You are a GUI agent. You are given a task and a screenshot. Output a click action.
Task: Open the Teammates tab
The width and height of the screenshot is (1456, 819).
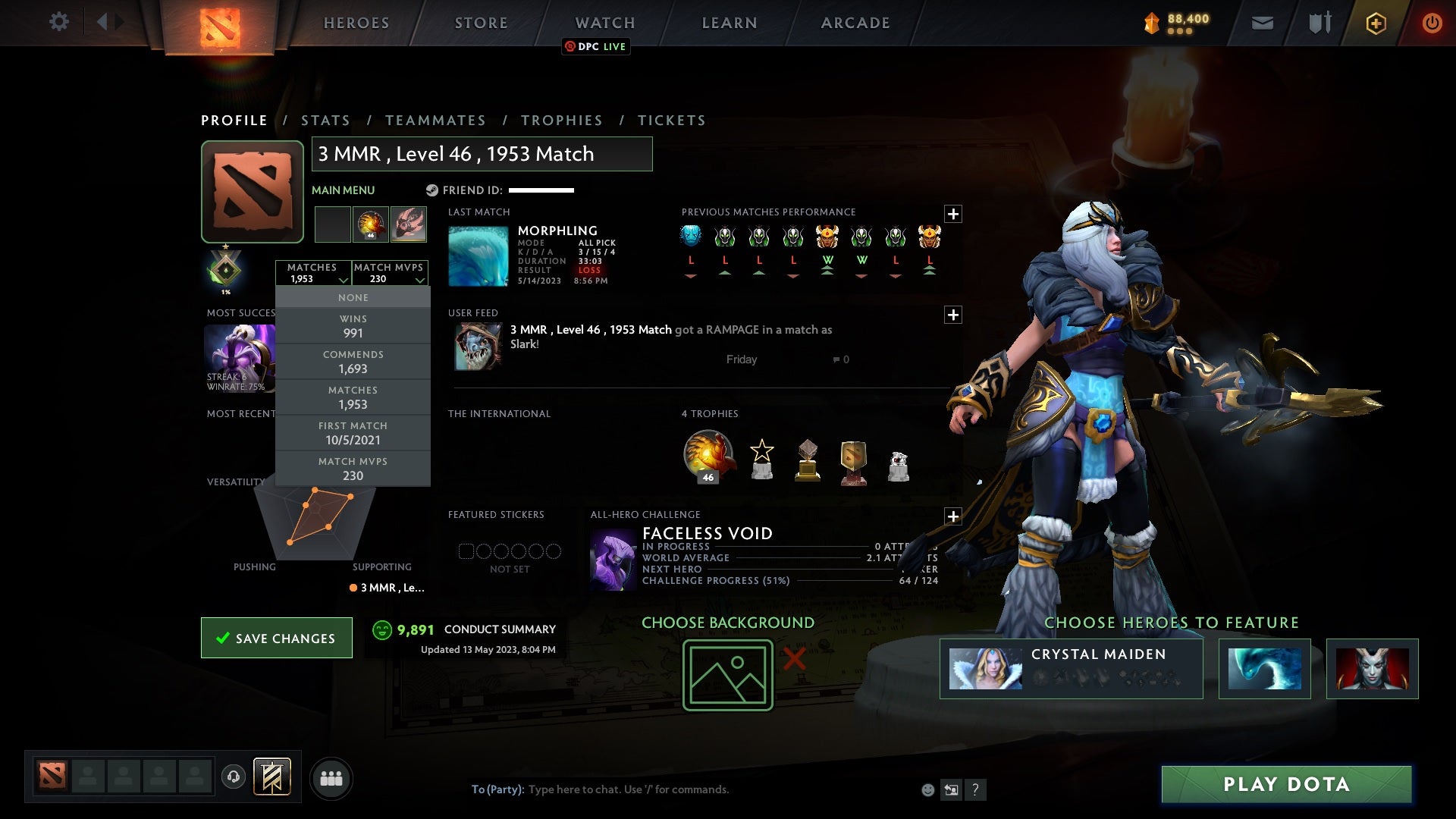[x=435, y=121]
